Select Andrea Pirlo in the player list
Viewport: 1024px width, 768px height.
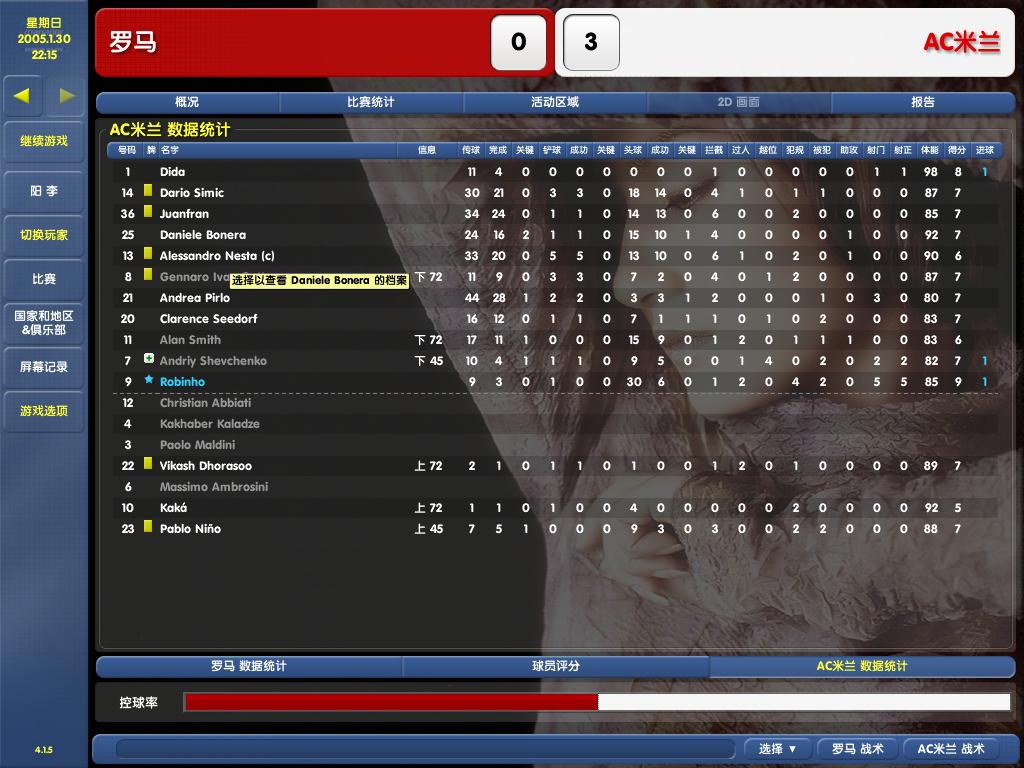[x=195, y=298]
